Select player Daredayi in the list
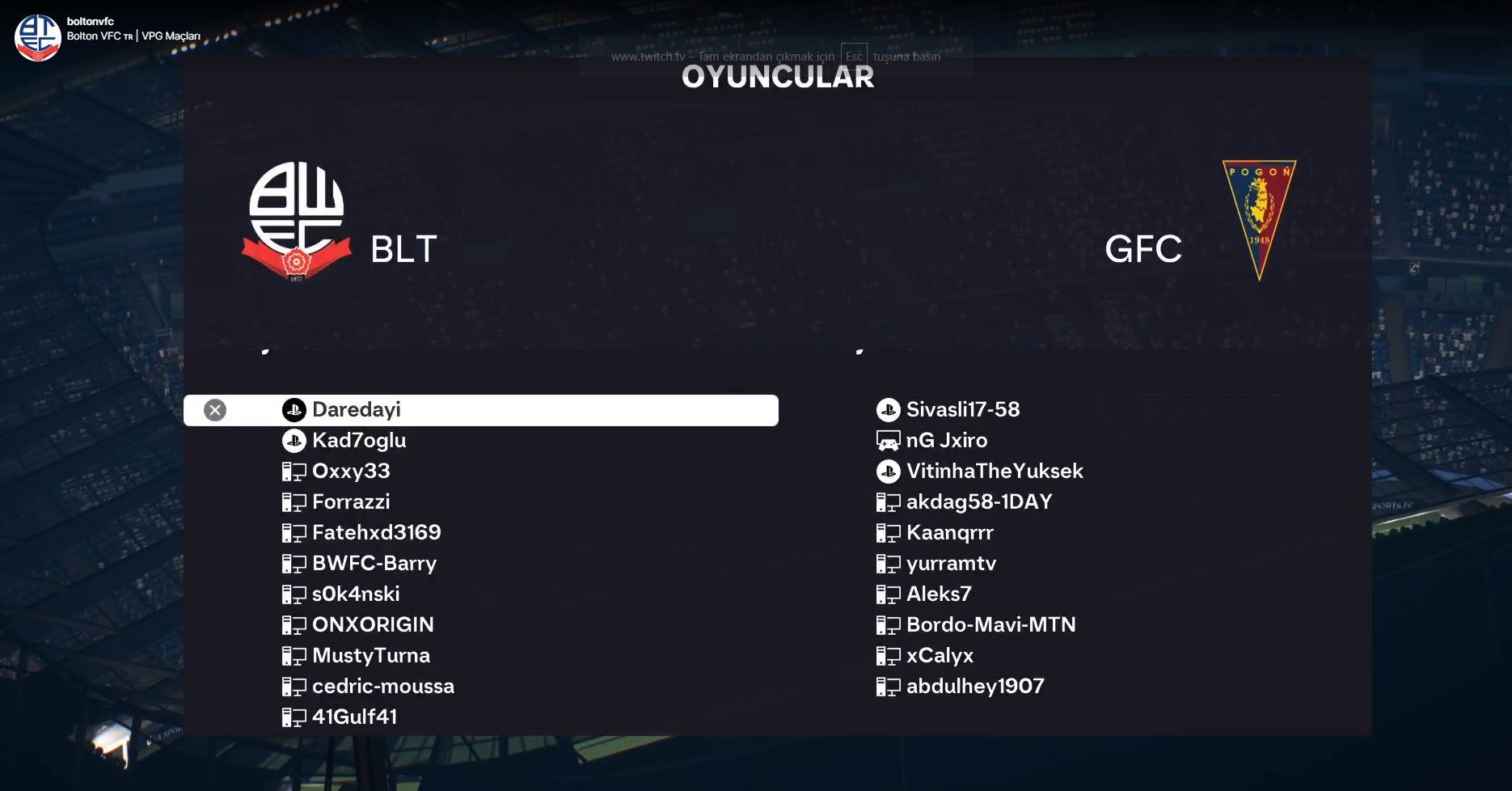 pyautogui.click(x=357, y=410)
